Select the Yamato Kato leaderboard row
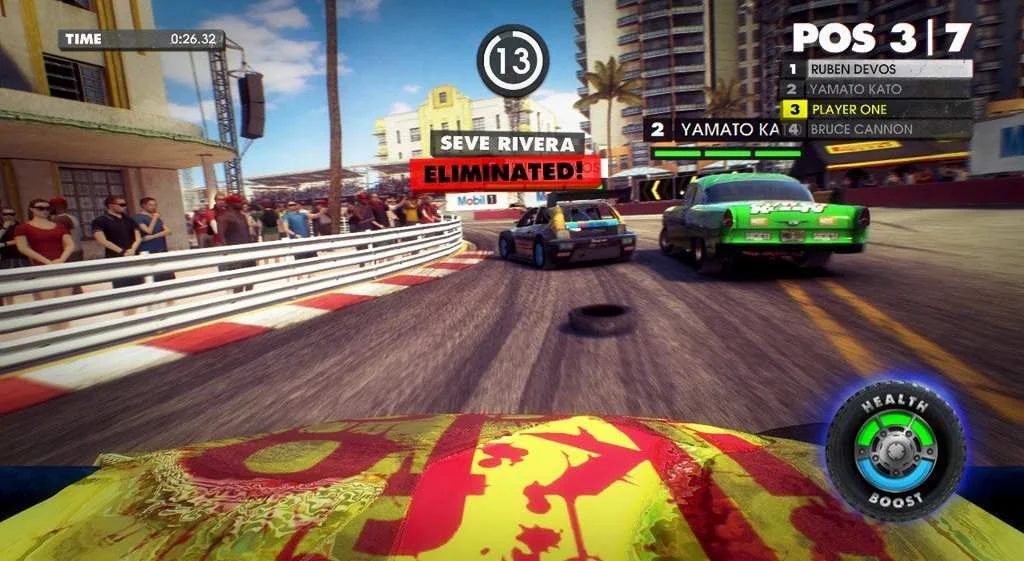 (876, 89)
